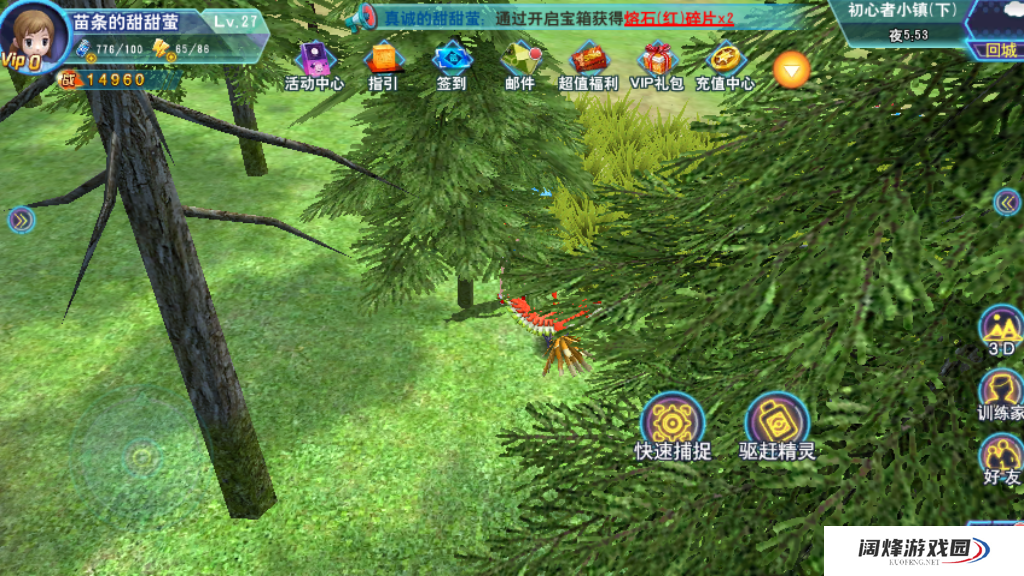Tap the 驱赶精灵 repel spirits button
This screenshot has width=1024, height=576.
777,424
